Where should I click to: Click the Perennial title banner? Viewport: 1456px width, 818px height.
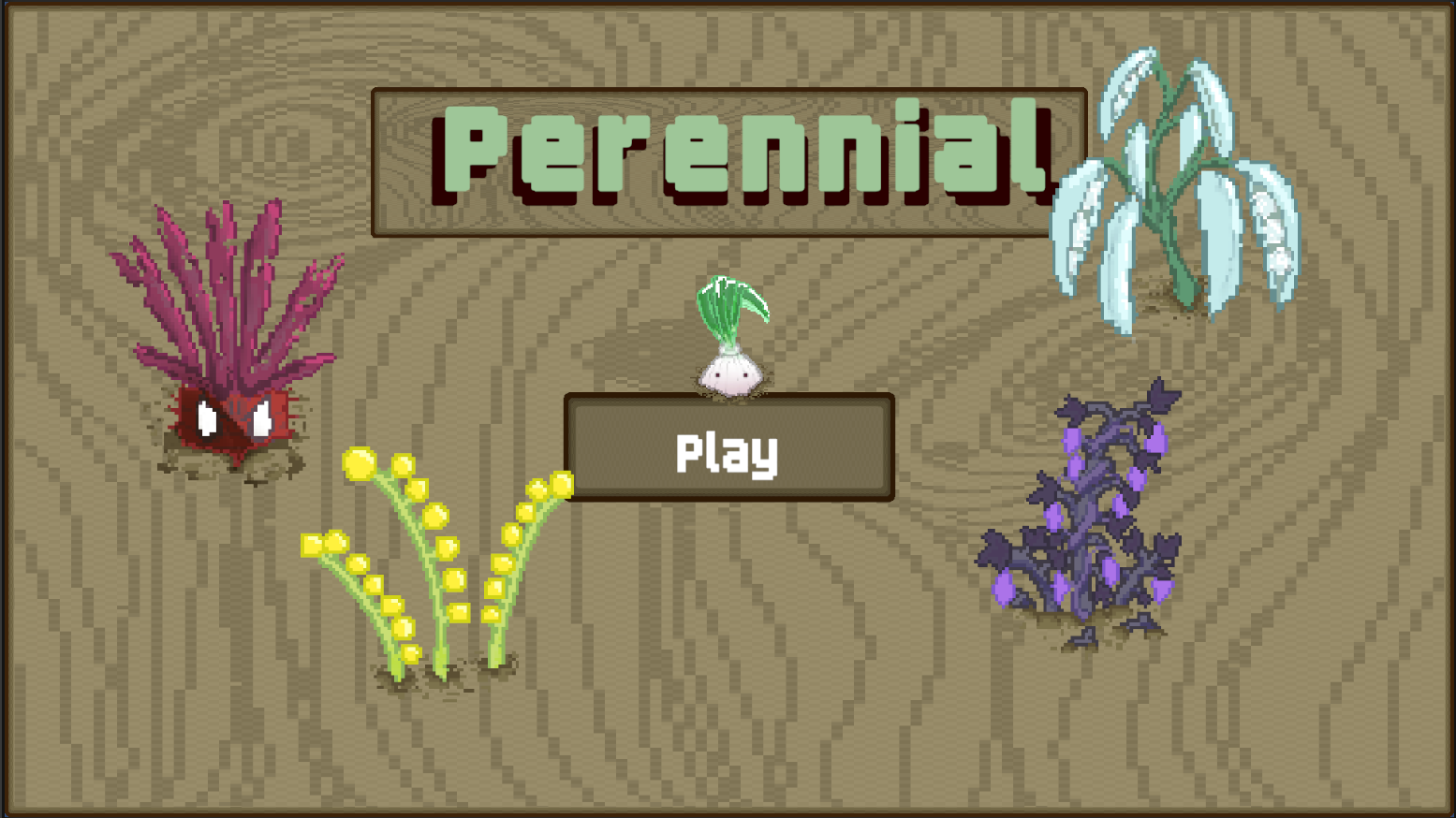coord(728,159)
